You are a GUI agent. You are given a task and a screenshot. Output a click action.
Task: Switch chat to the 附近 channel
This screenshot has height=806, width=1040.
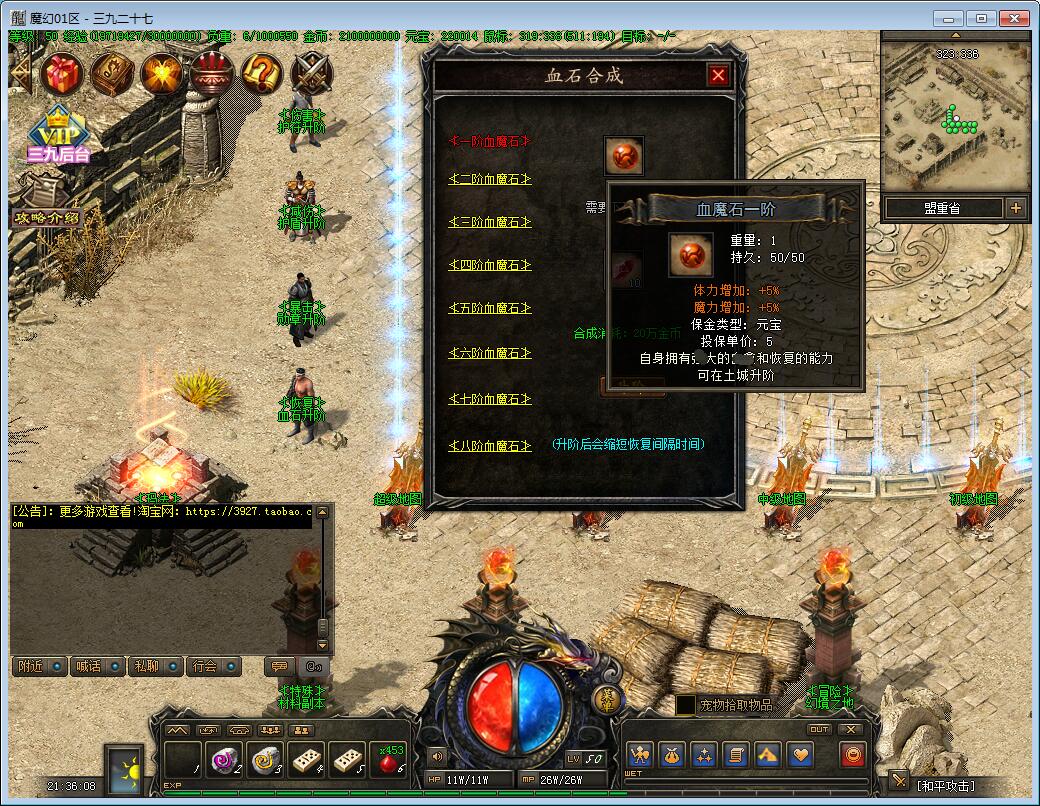coord(39,666)
